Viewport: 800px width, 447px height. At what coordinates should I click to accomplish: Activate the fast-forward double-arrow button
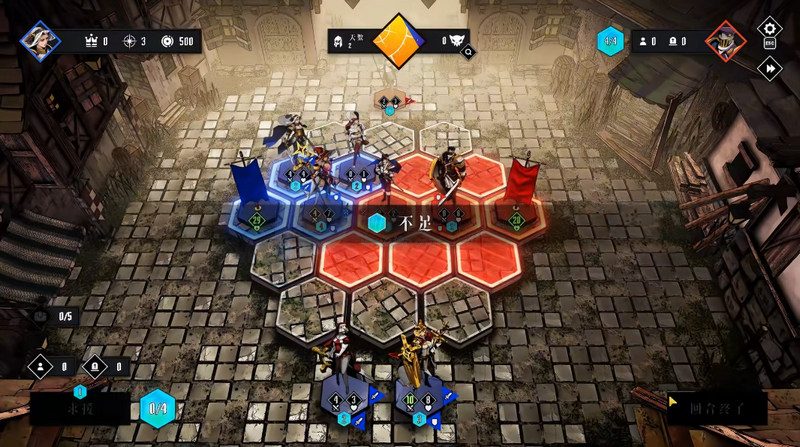coord(769,68)
